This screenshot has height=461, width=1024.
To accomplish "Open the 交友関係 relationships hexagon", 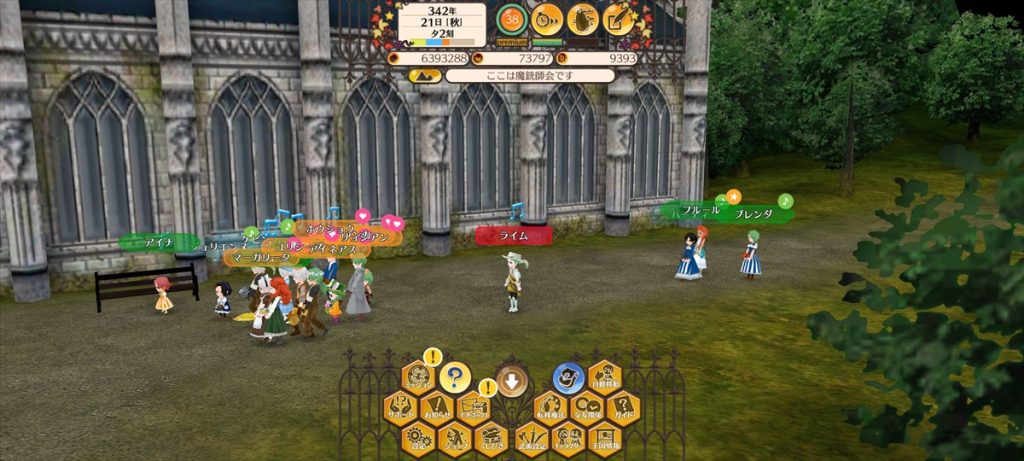I will pos(586,409).
